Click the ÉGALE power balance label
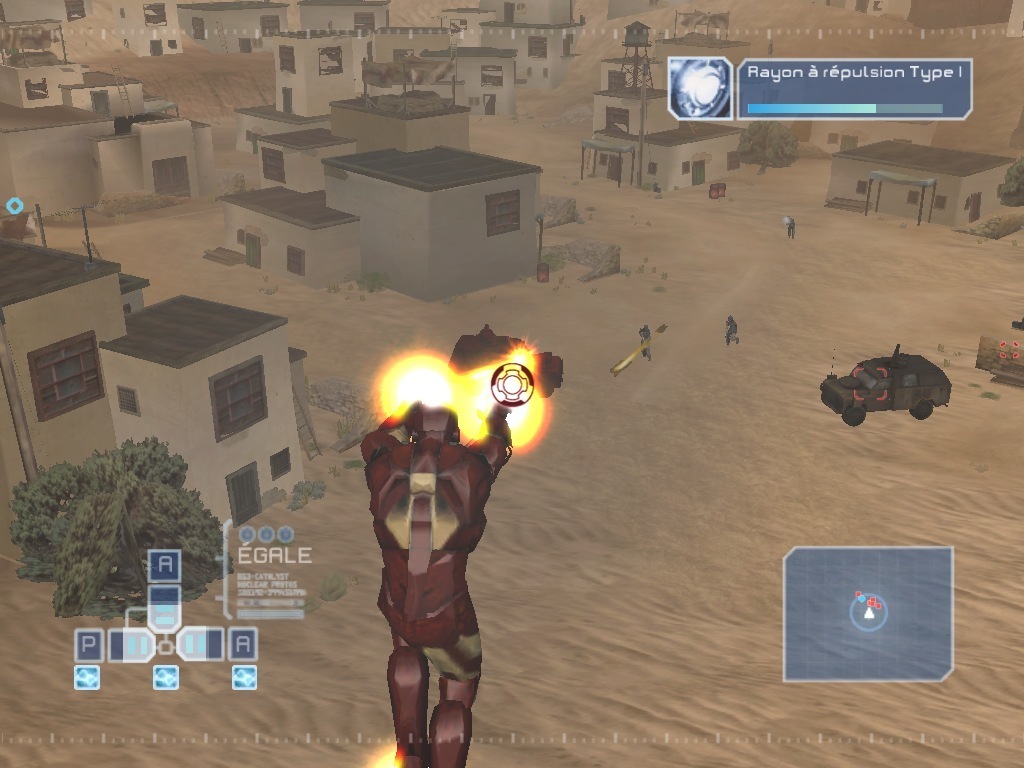The height and width of the screenshot is (768, 1024). pos(274,555)
